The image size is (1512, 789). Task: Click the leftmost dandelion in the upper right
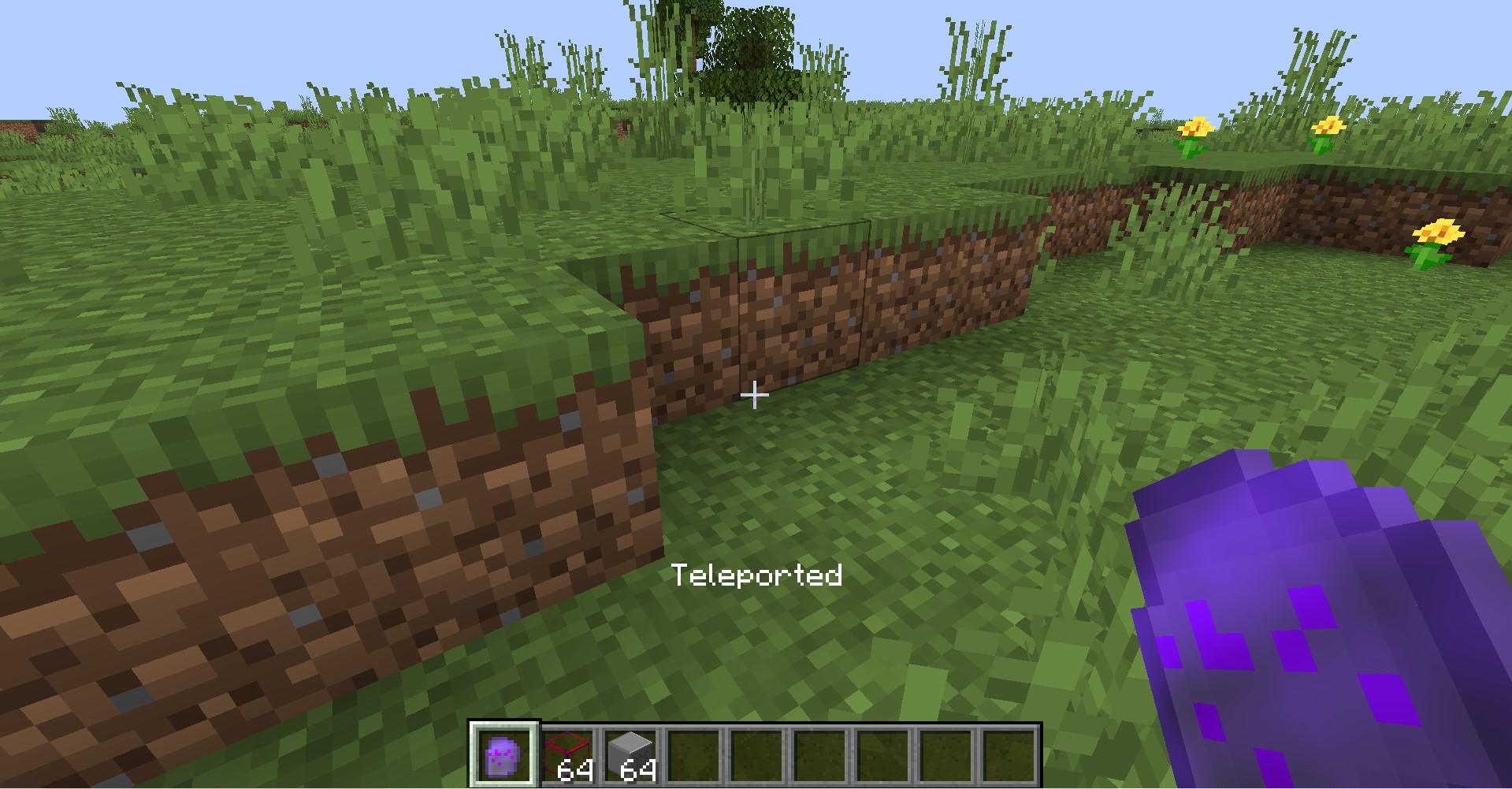point(1194,128)
